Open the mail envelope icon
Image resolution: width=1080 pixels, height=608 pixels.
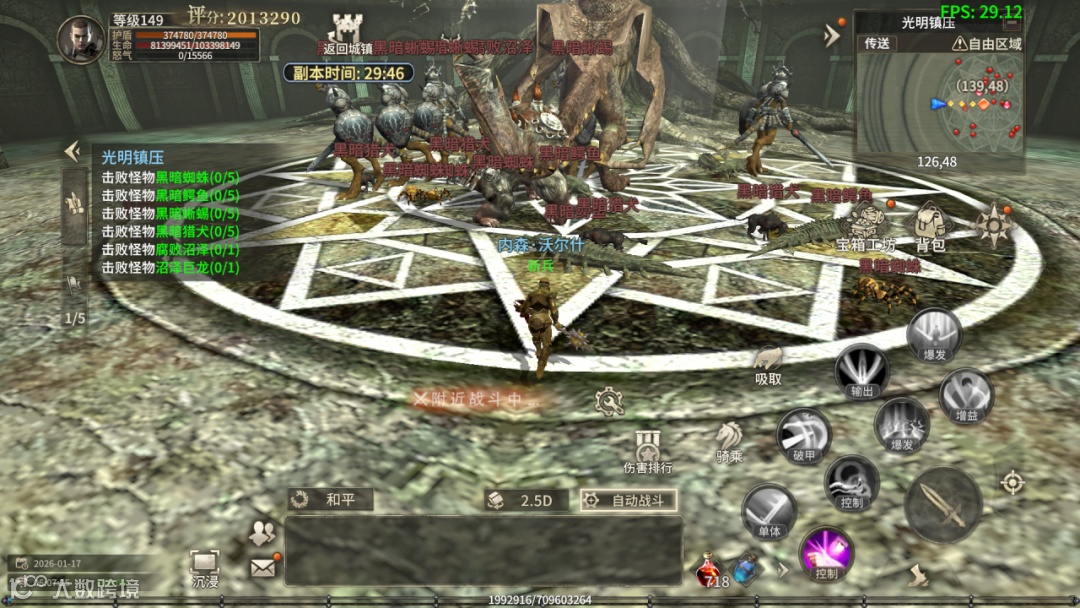263,567
